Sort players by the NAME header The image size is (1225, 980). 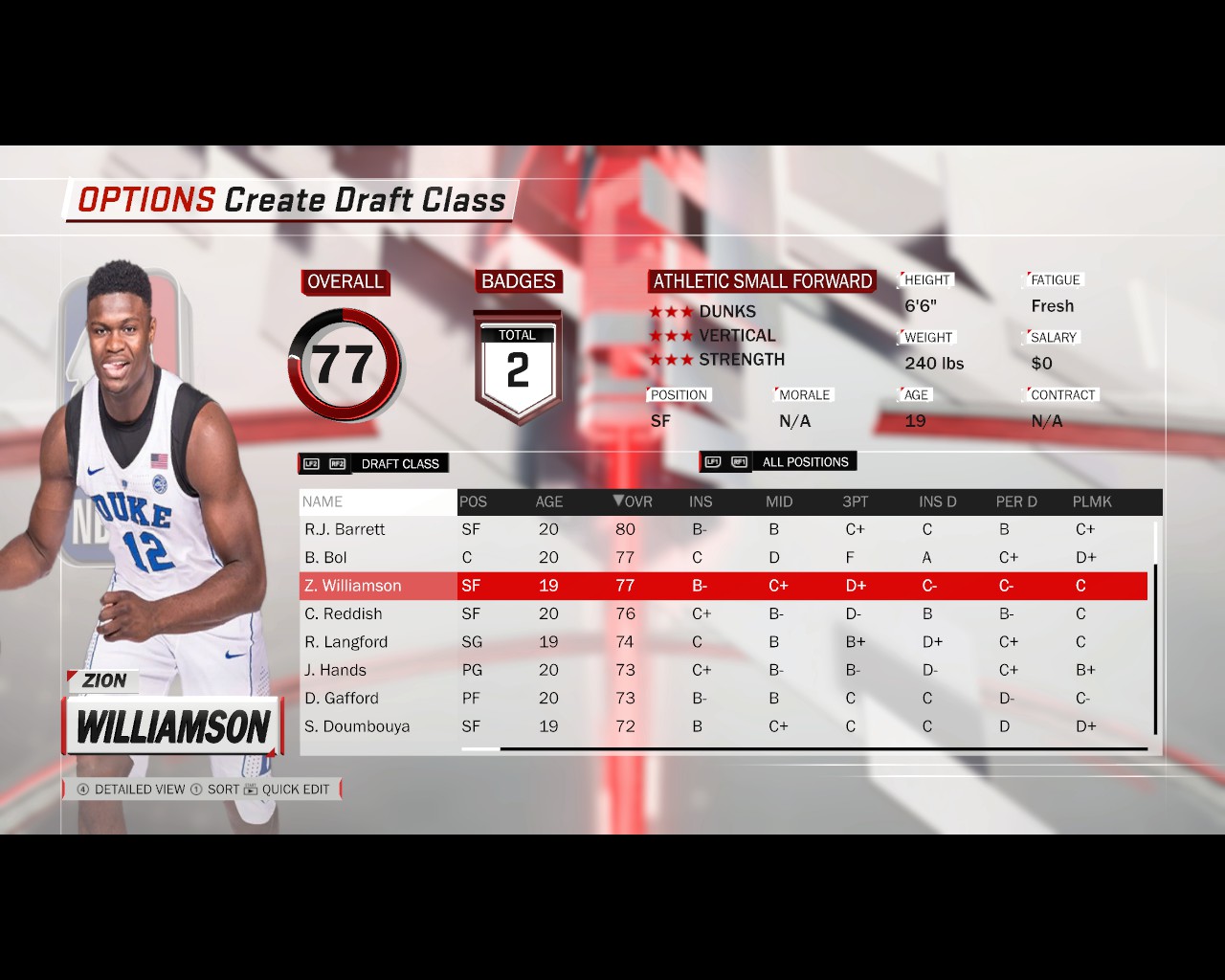[323, 501]
